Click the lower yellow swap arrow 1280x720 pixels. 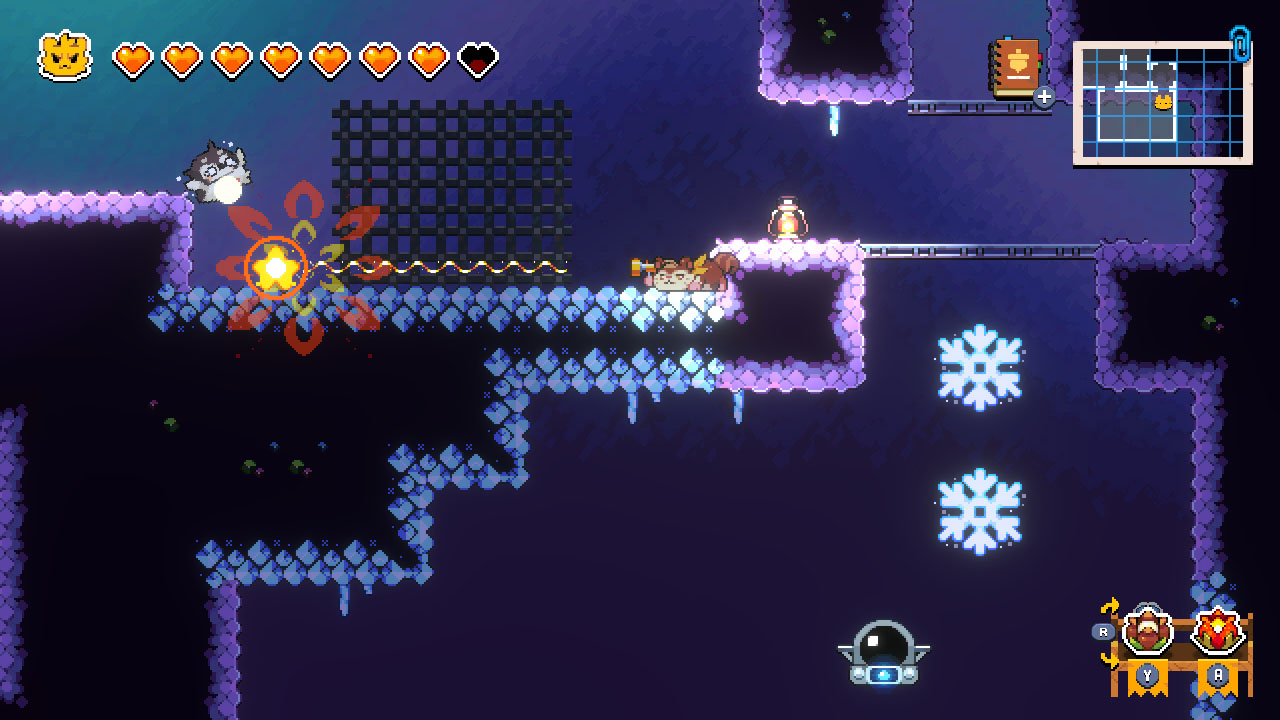[1108, 658]
